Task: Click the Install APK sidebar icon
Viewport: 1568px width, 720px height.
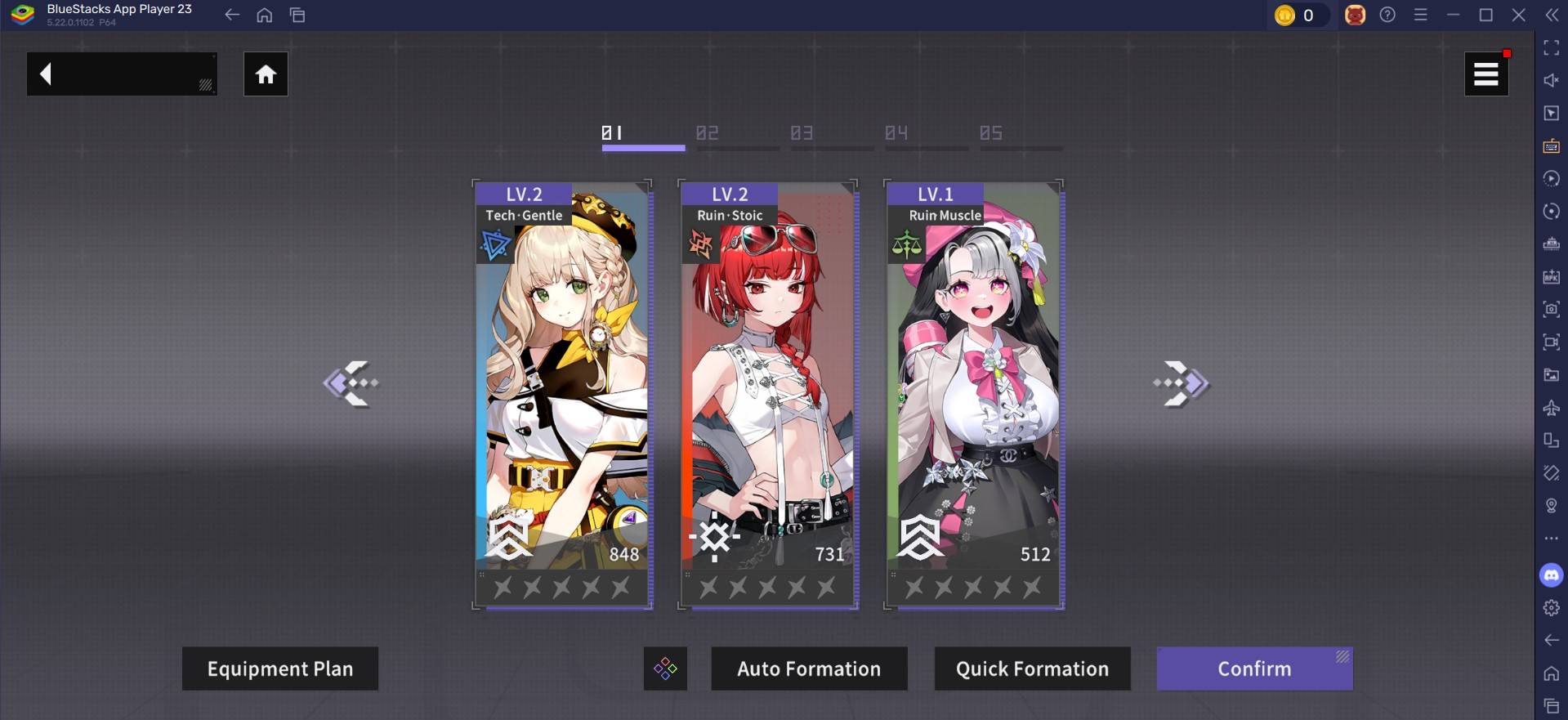Action: (x=1551, y=276)
